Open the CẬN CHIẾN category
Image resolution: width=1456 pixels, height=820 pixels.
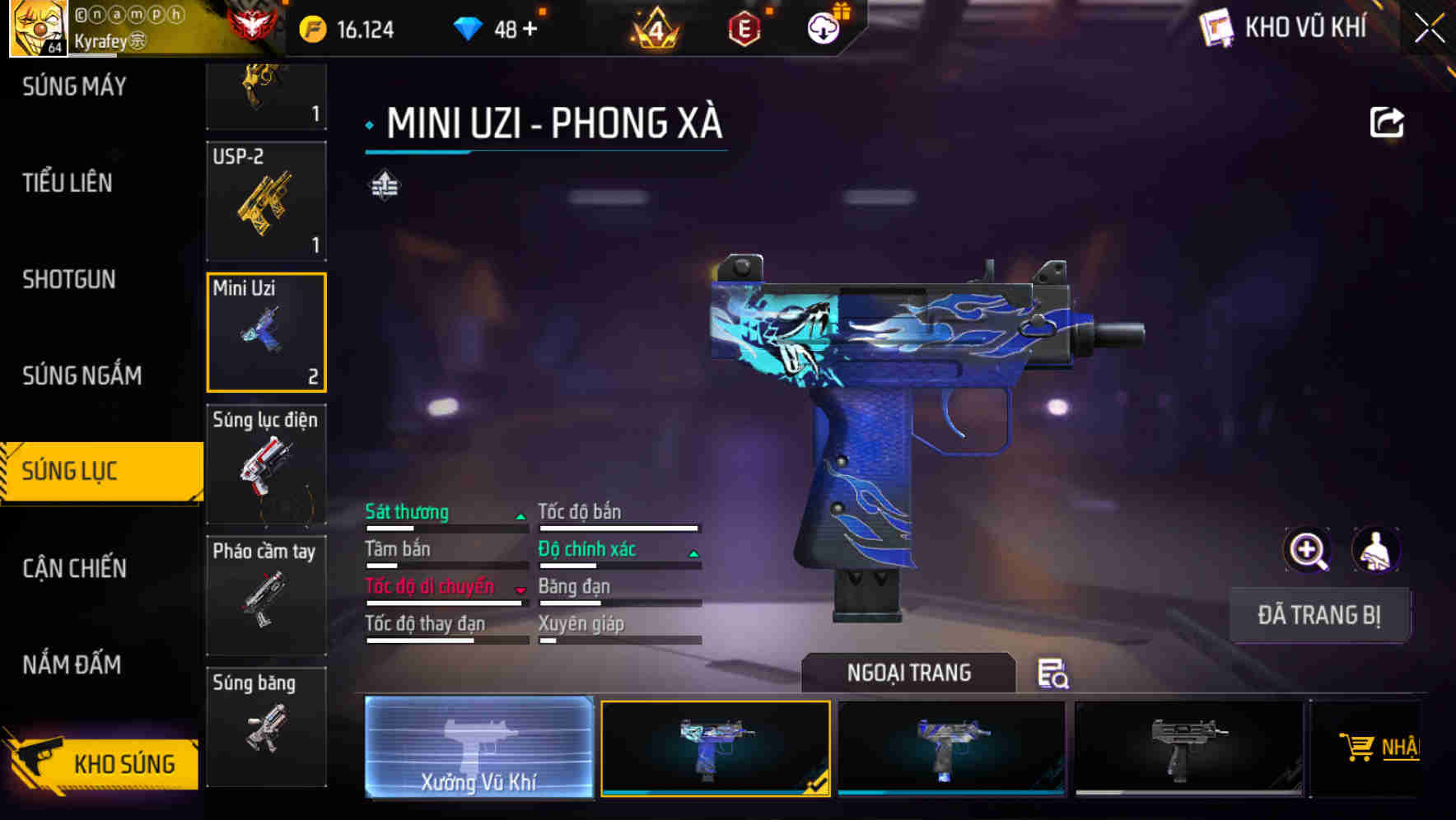[x=74, y=568]
